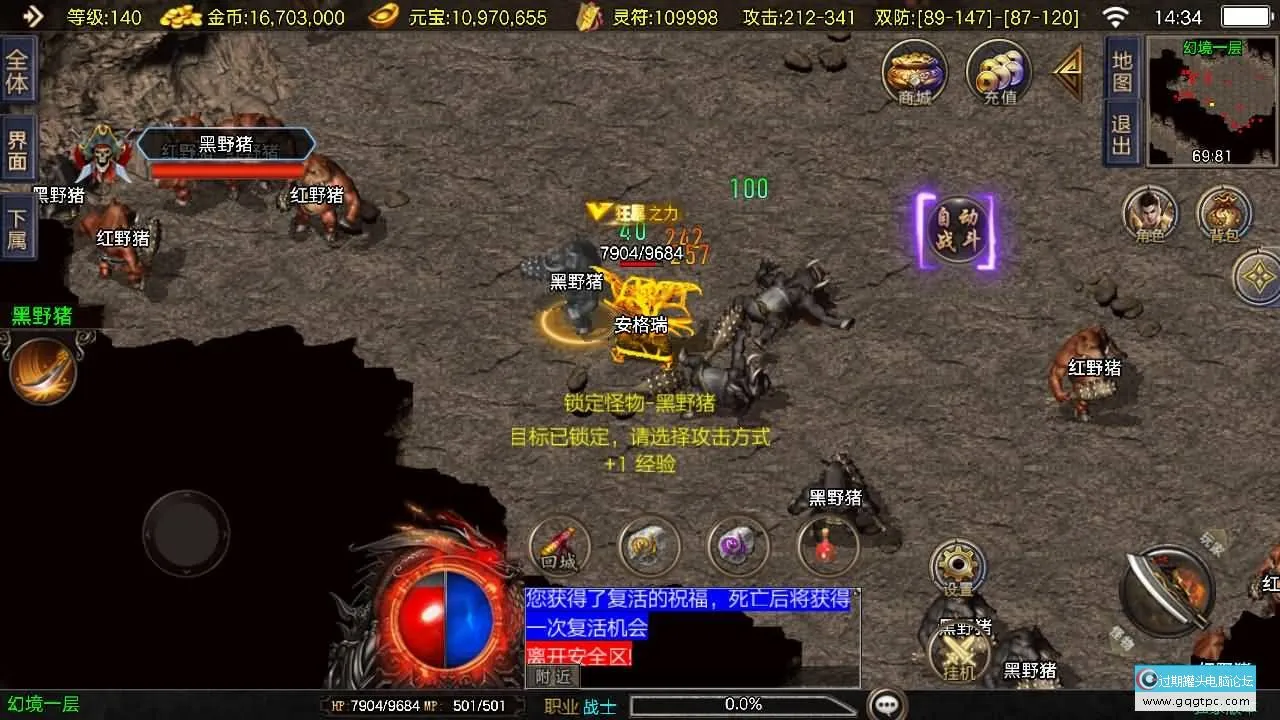Toggle 挂机 idle mode with crossed swords
Screen dimensions: 1280x720
point(958,655)
